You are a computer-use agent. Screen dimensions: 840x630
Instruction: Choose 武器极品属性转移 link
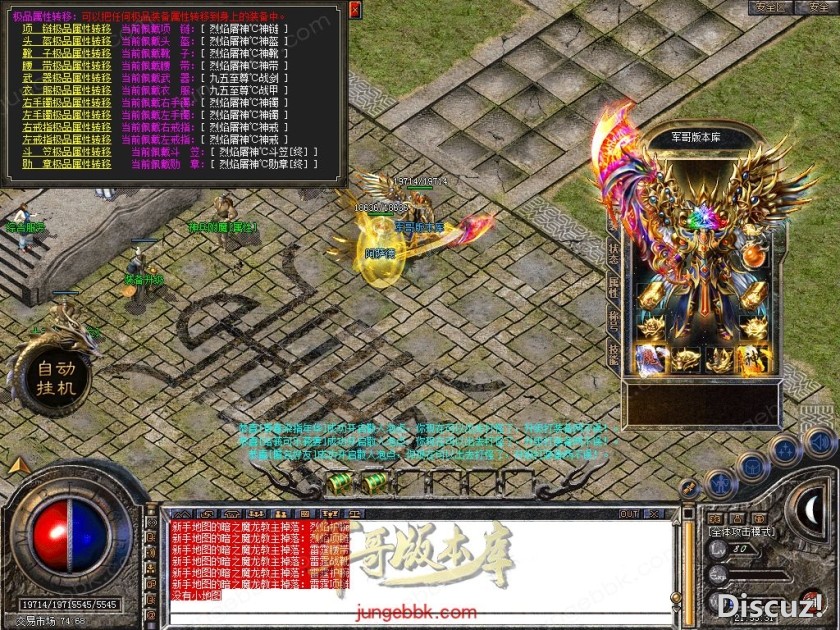(x=67, y=78)
